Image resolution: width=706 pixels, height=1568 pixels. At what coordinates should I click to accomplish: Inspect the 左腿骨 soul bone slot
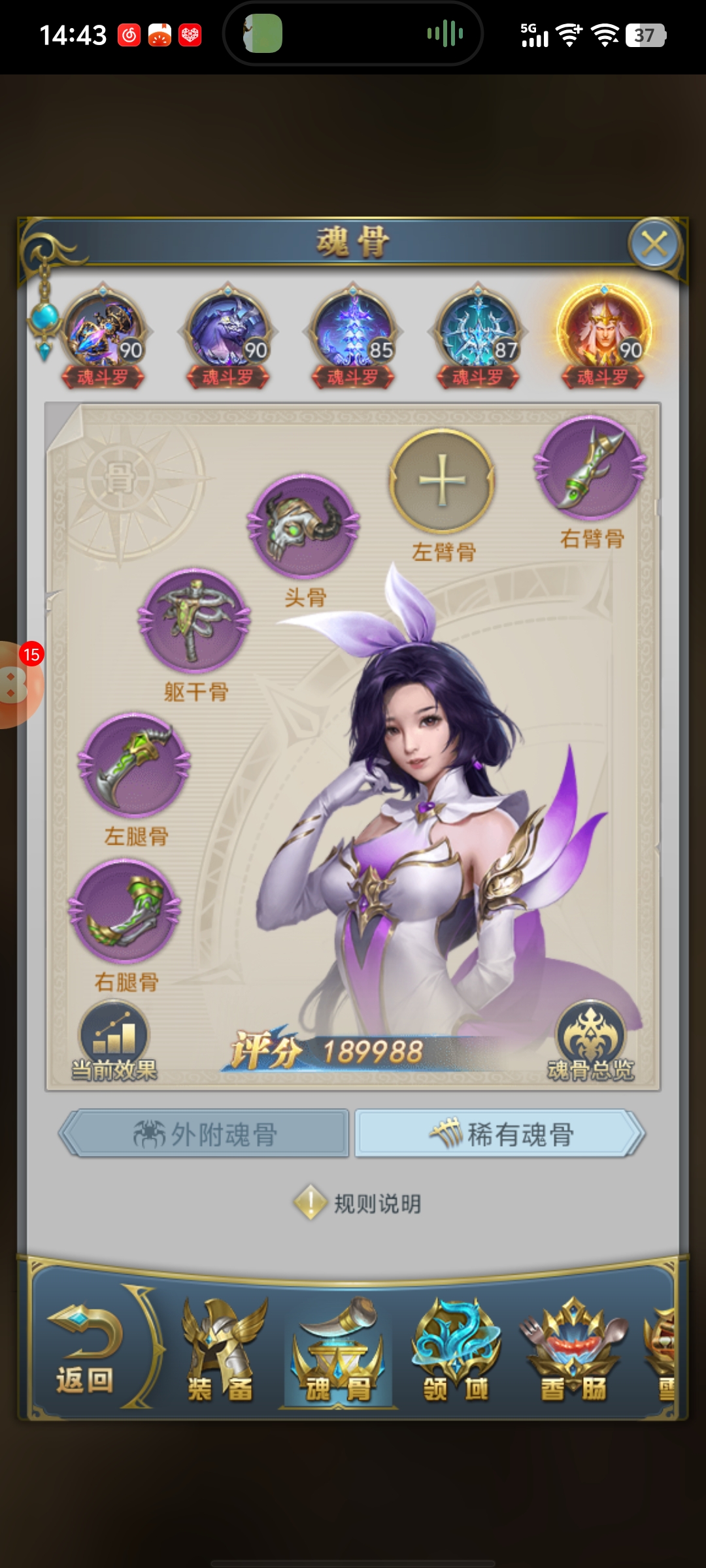click(135, 766)
